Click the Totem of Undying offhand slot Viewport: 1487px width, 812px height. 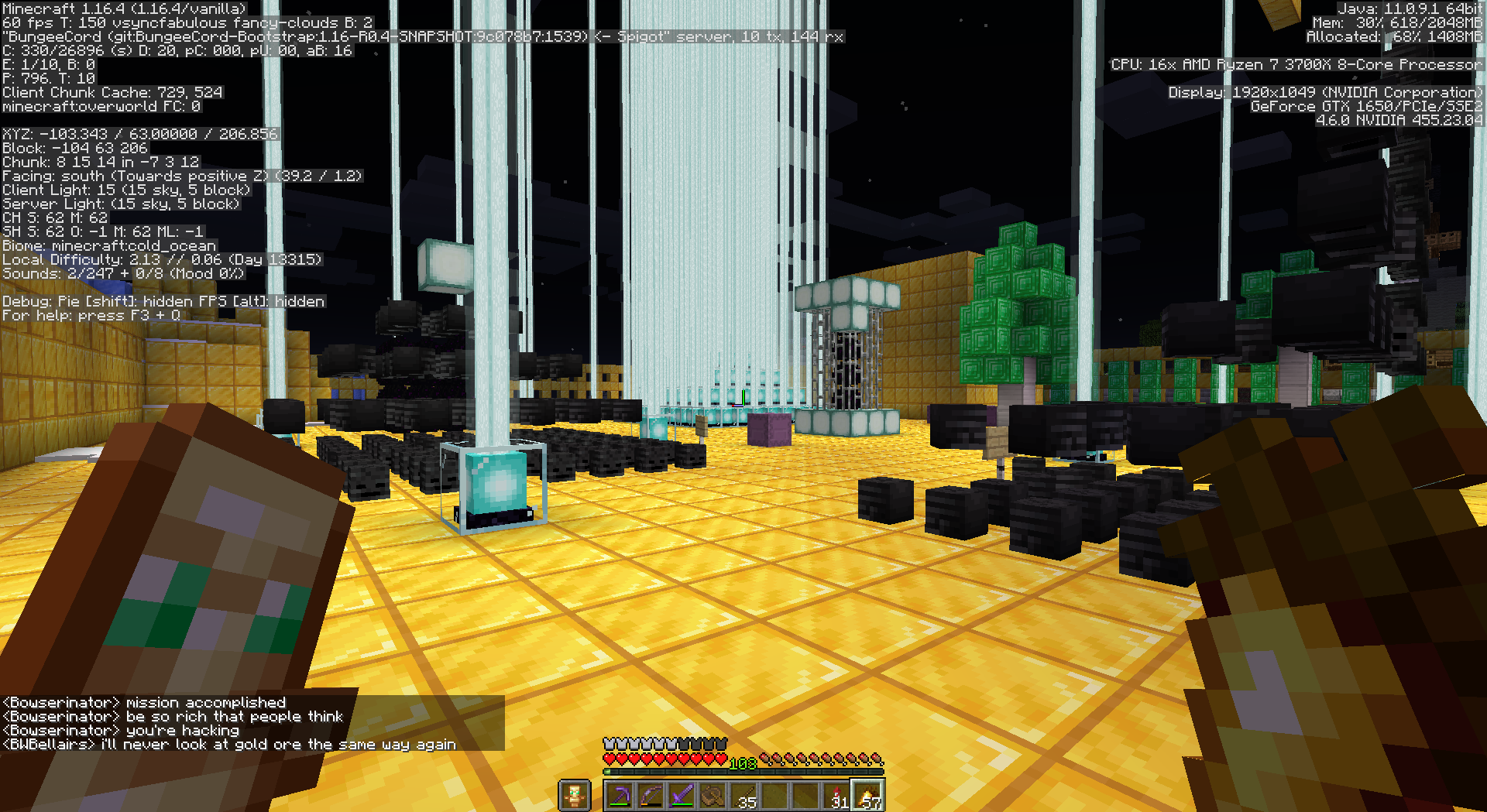(575, 794)
